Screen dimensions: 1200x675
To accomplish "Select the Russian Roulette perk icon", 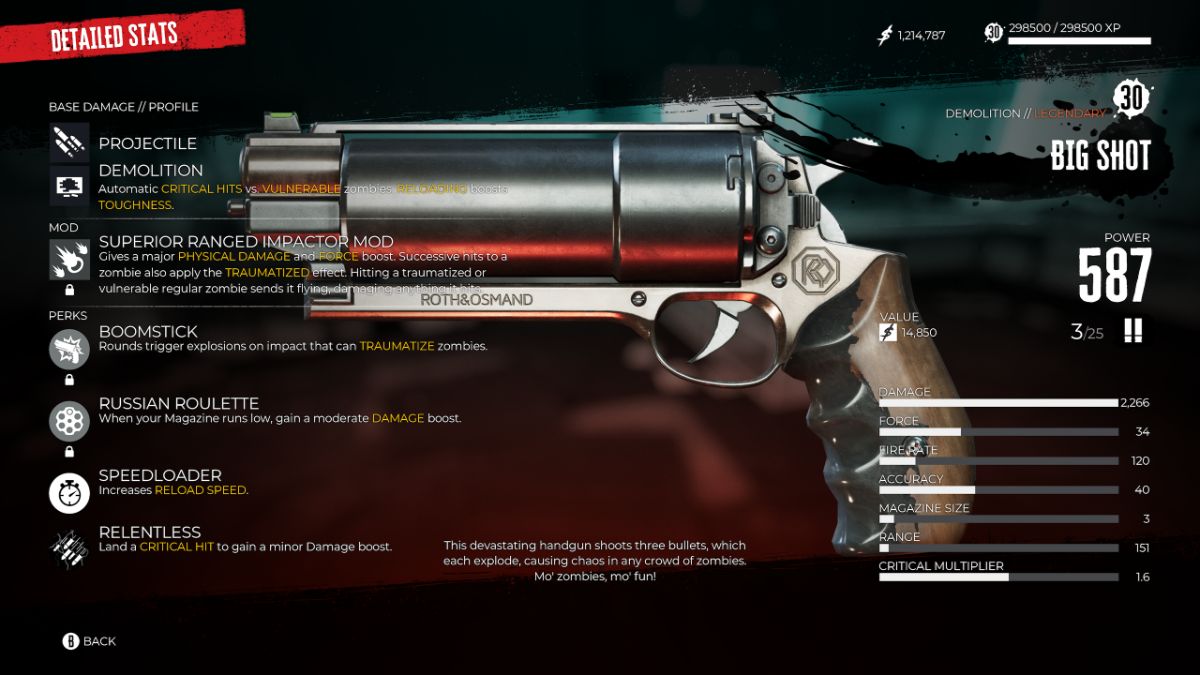I will point(69,421).
